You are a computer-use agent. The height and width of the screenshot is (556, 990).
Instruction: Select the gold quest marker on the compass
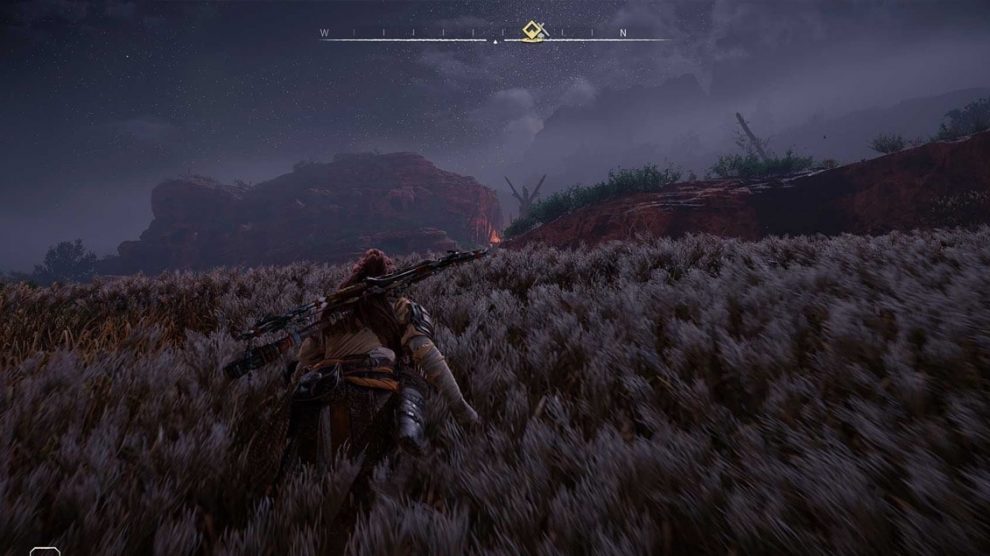533,31
